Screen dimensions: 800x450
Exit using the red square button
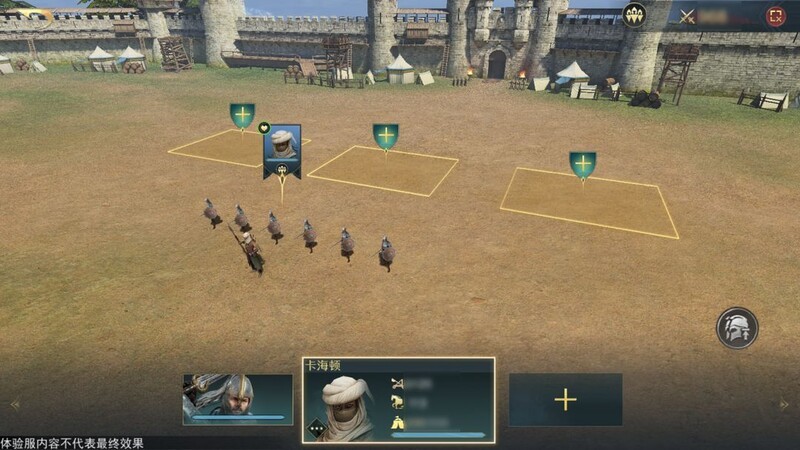tap(775, 16)
